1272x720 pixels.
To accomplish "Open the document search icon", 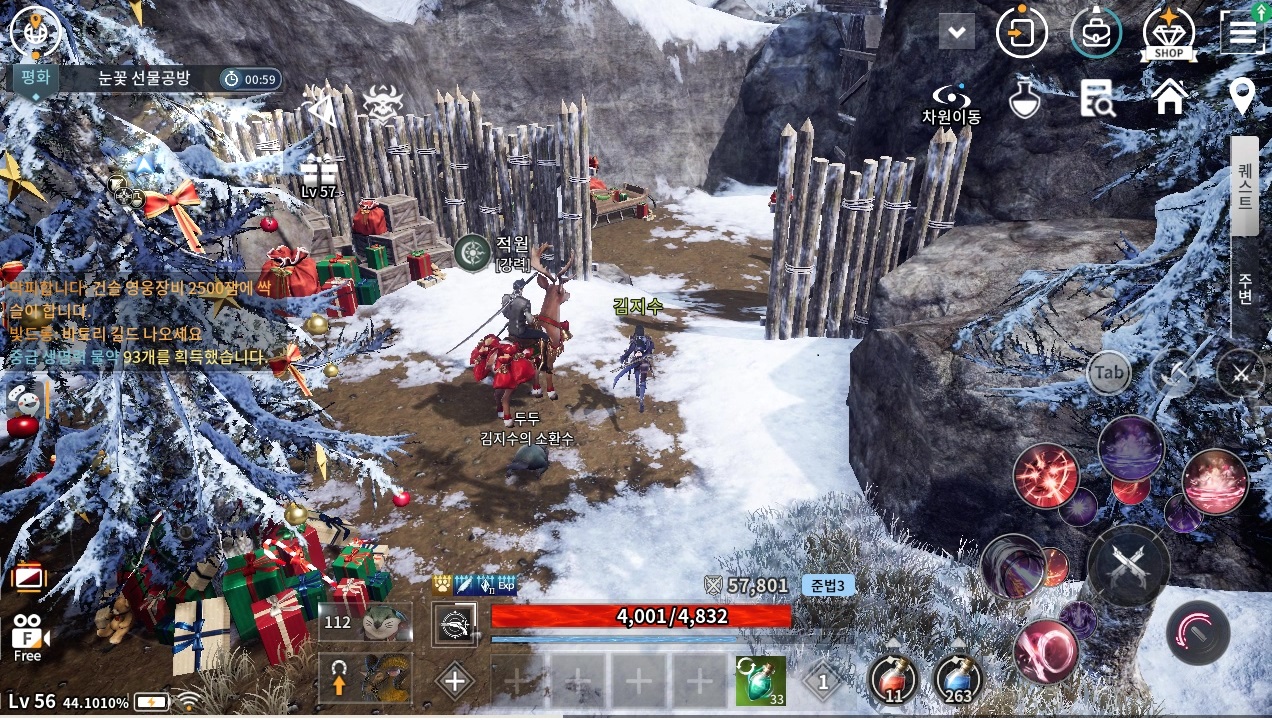I will (1097, 98).
